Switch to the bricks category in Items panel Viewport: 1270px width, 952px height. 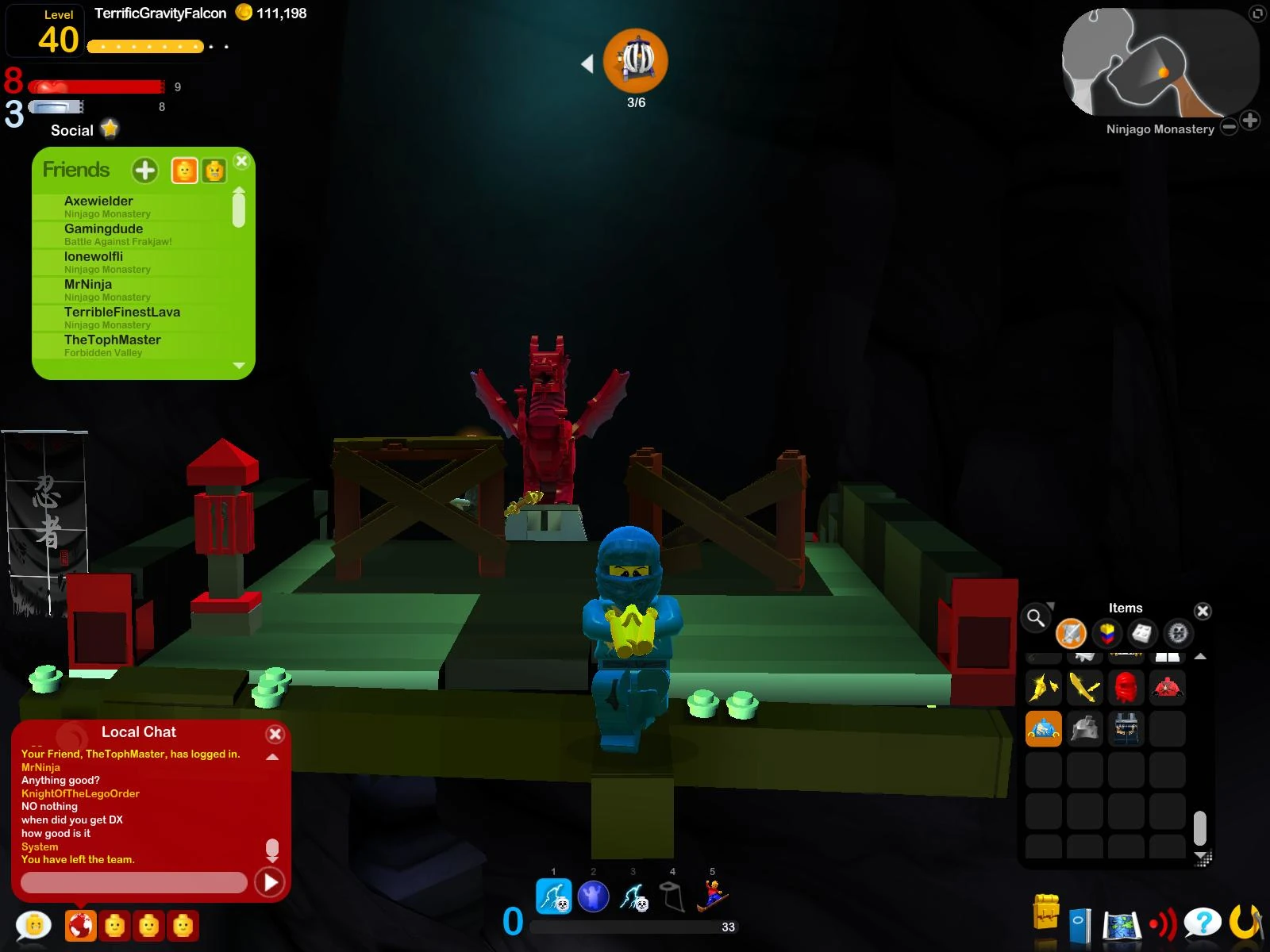point(1105,634)
